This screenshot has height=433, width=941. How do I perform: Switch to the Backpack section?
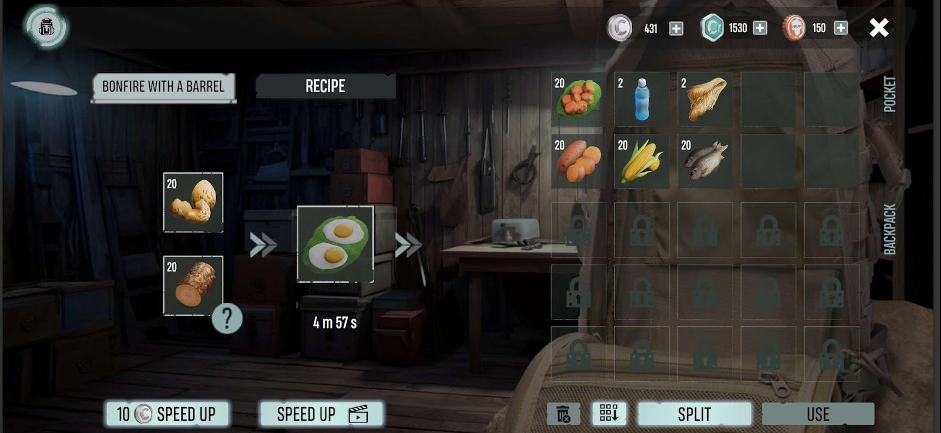890,230
